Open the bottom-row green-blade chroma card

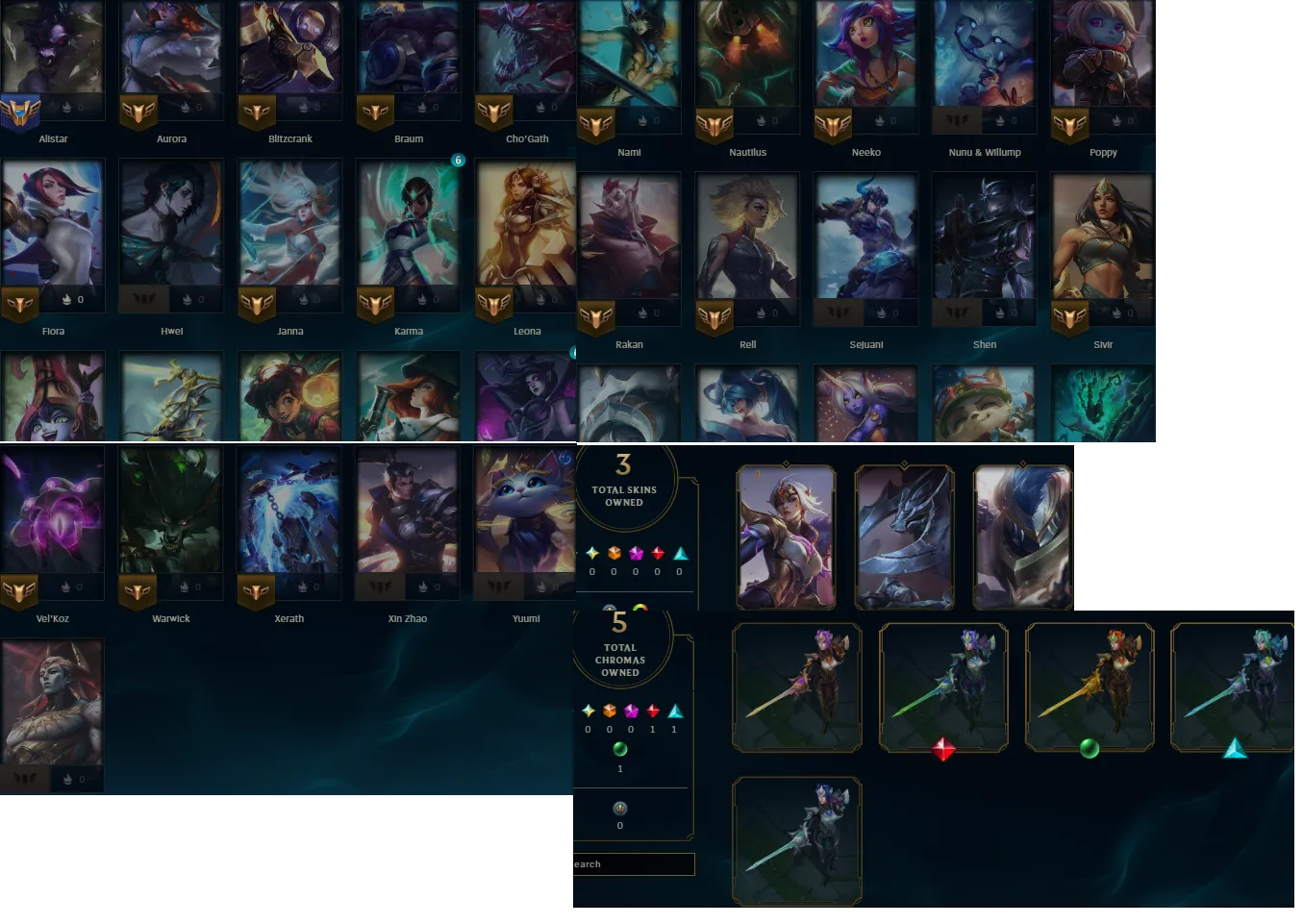(x=796, y=840)
